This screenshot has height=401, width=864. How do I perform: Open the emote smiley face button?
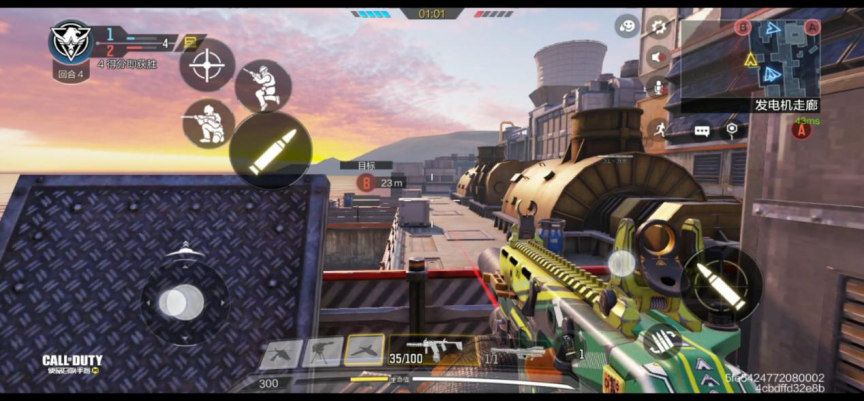click(x=627, y=26)
